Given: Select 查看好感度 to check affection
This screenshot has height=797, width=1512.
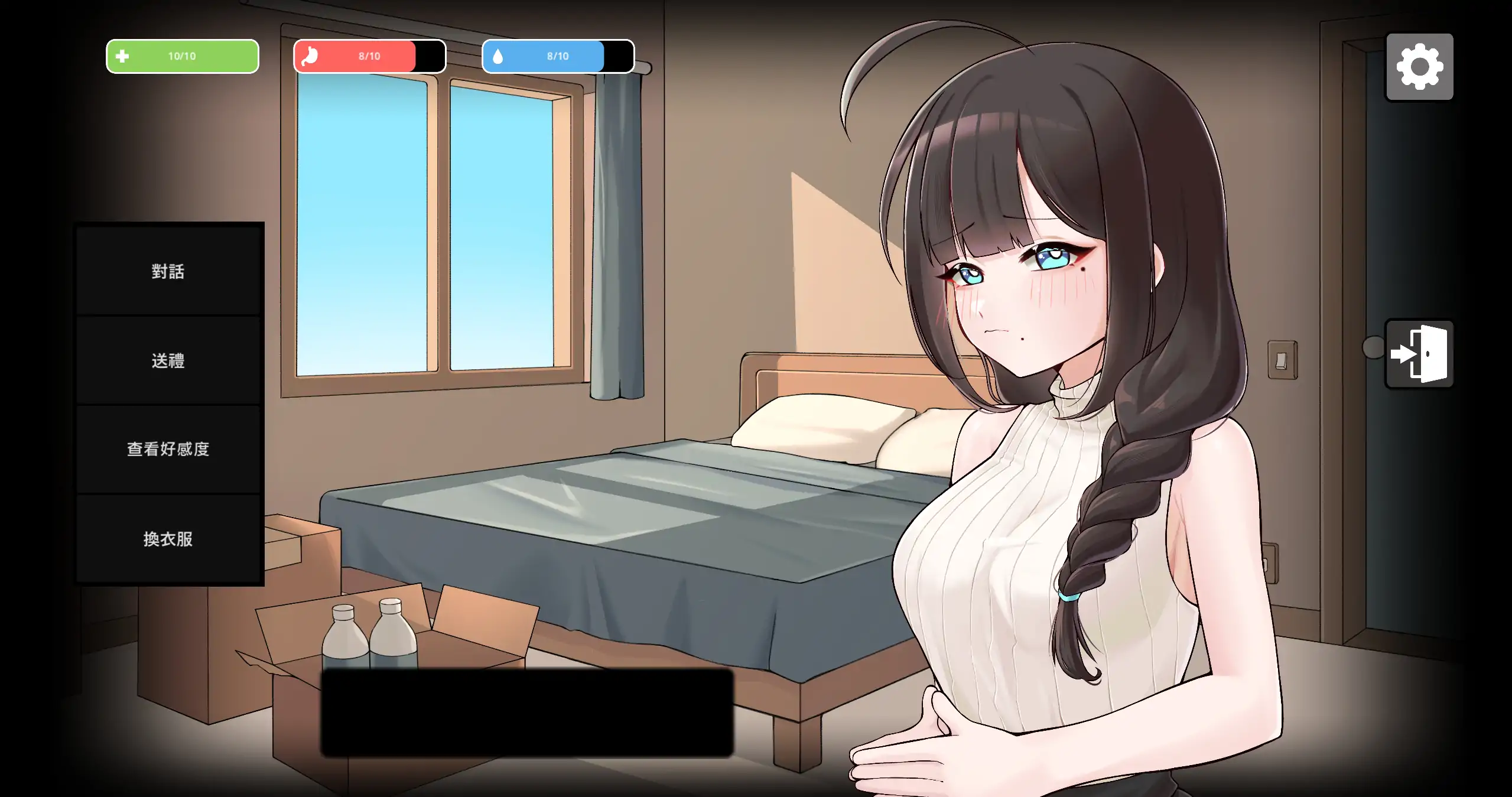Looking at the screenshot, I should 168,450.
